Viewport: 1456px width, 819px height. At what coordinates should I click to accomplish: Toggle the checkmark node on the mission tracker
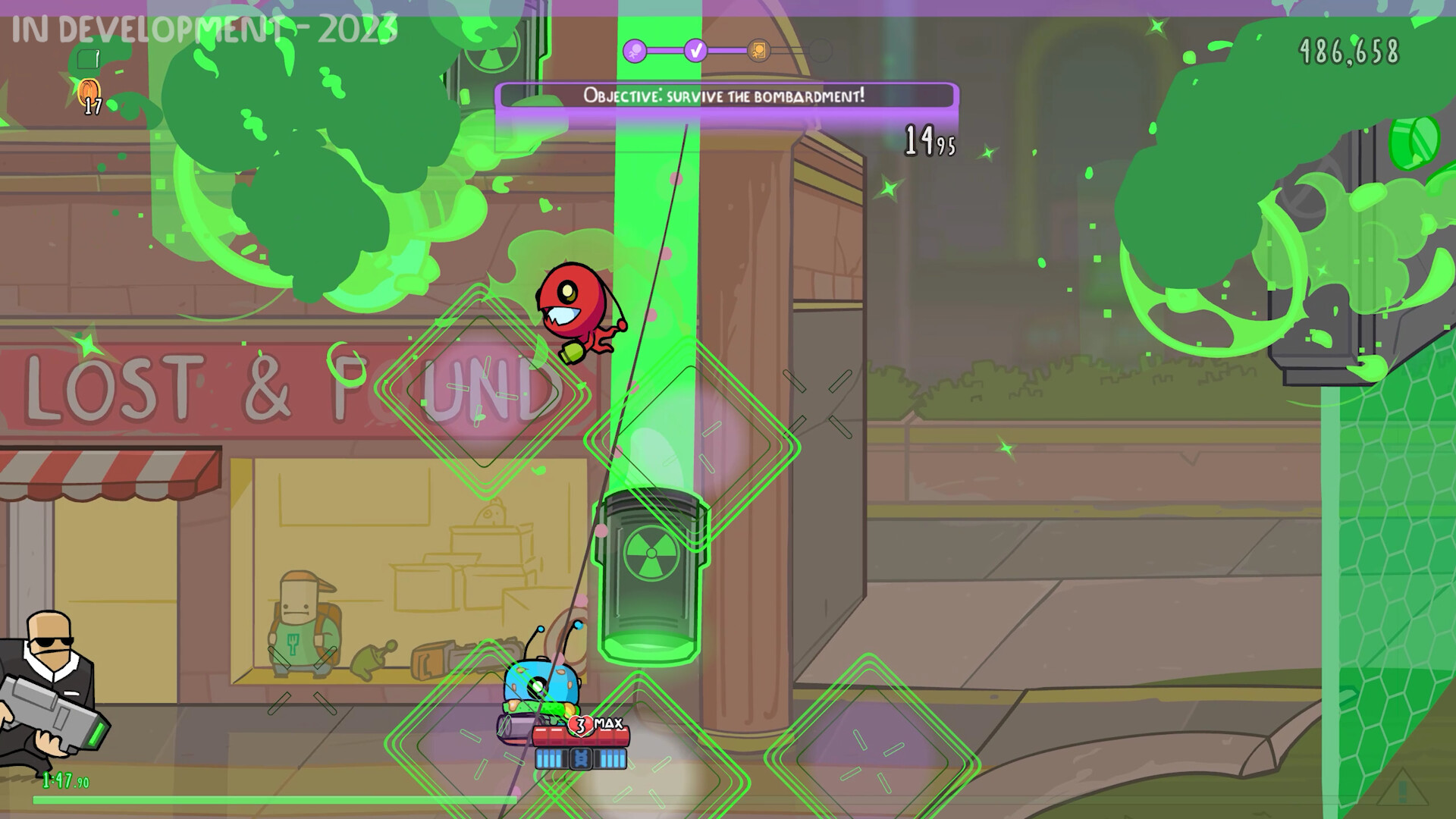[695, 50]
